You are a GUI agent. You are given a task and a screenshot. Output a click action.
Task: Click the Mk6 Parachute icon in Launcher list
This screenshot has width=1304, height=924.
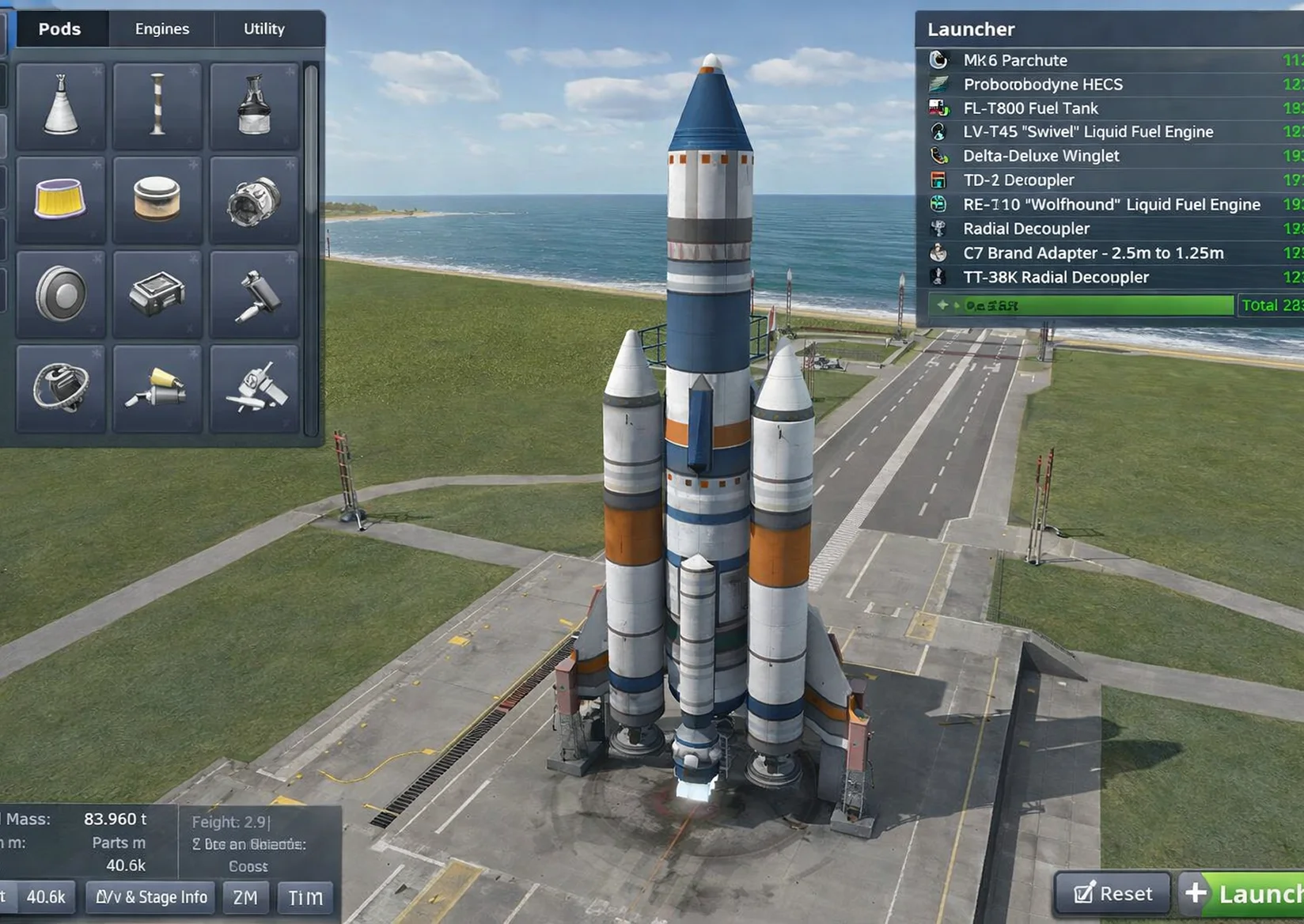click(x=938, y=59)
